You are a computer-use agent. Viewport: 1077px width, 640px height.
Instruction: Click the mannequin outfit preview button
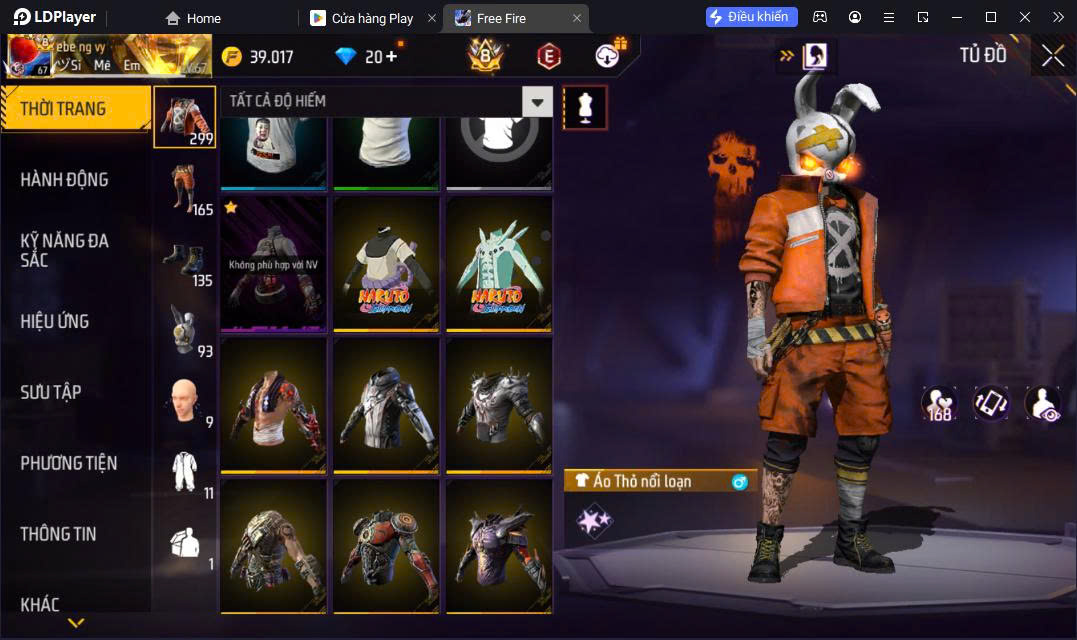tap(585, 107)
